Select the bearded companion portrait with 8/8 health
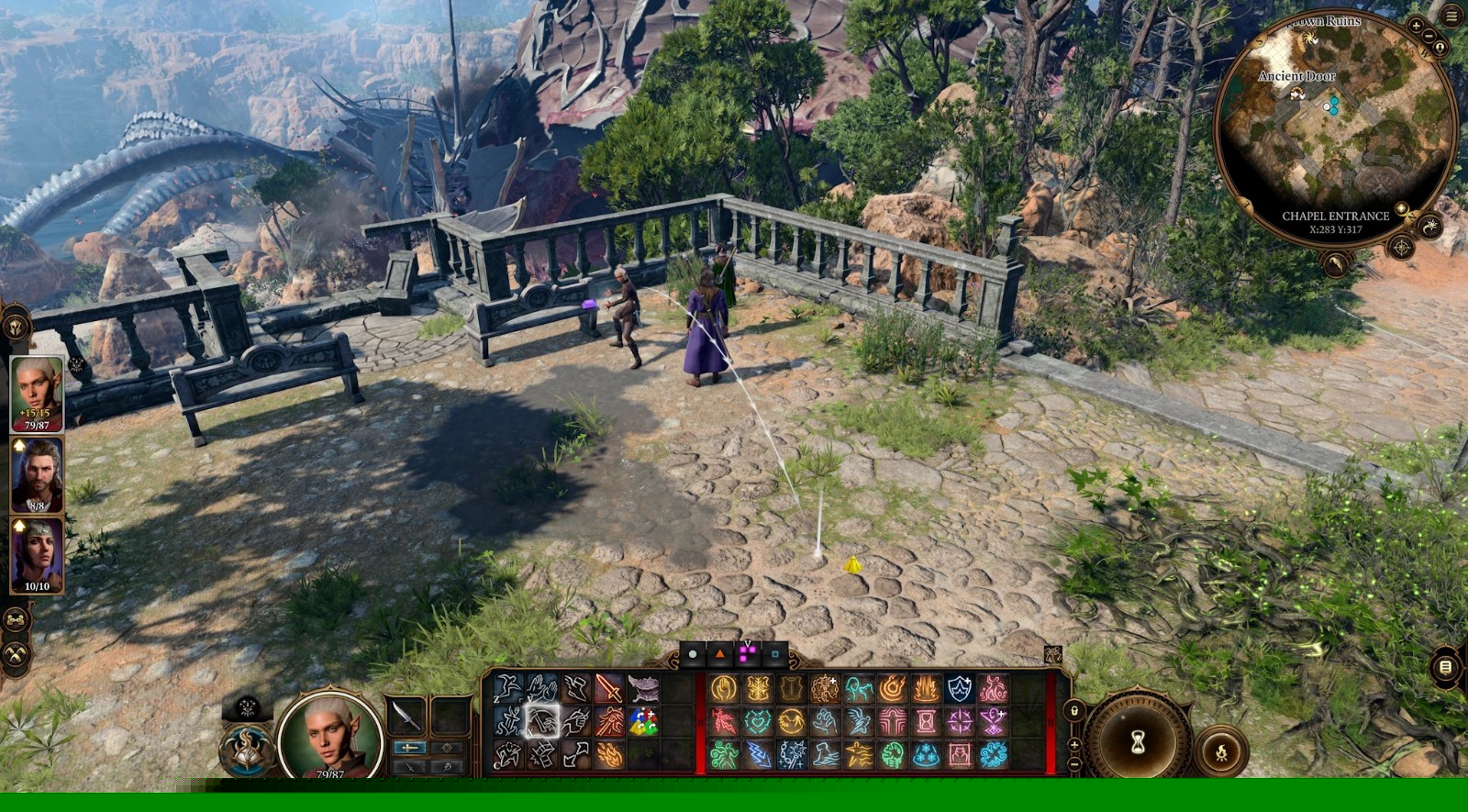The width and height of the screenshot is (1468, 812). click(x=37, y=474)
